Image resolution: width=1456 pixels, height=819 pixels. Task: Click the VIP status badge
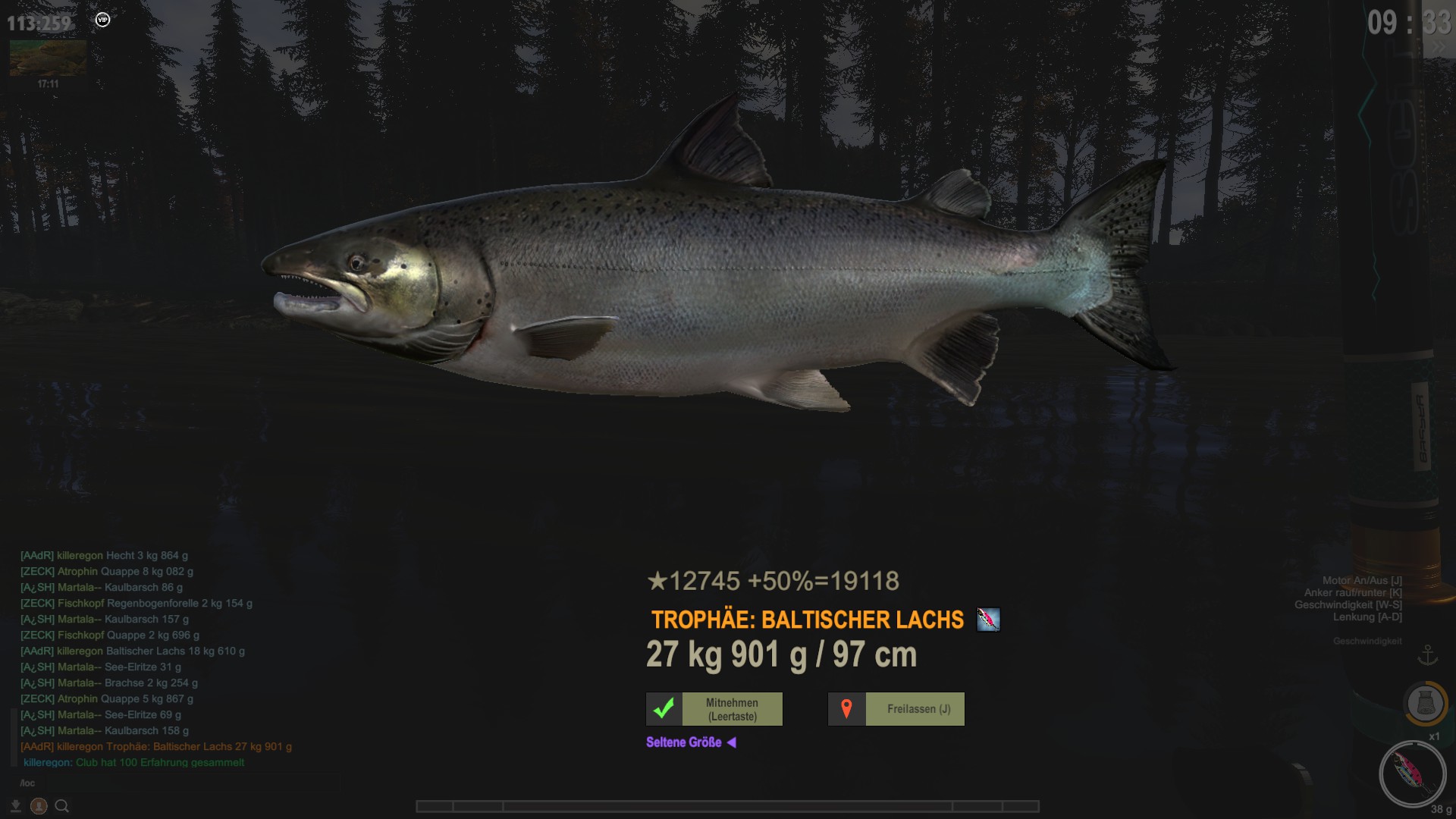click(103, 20)
